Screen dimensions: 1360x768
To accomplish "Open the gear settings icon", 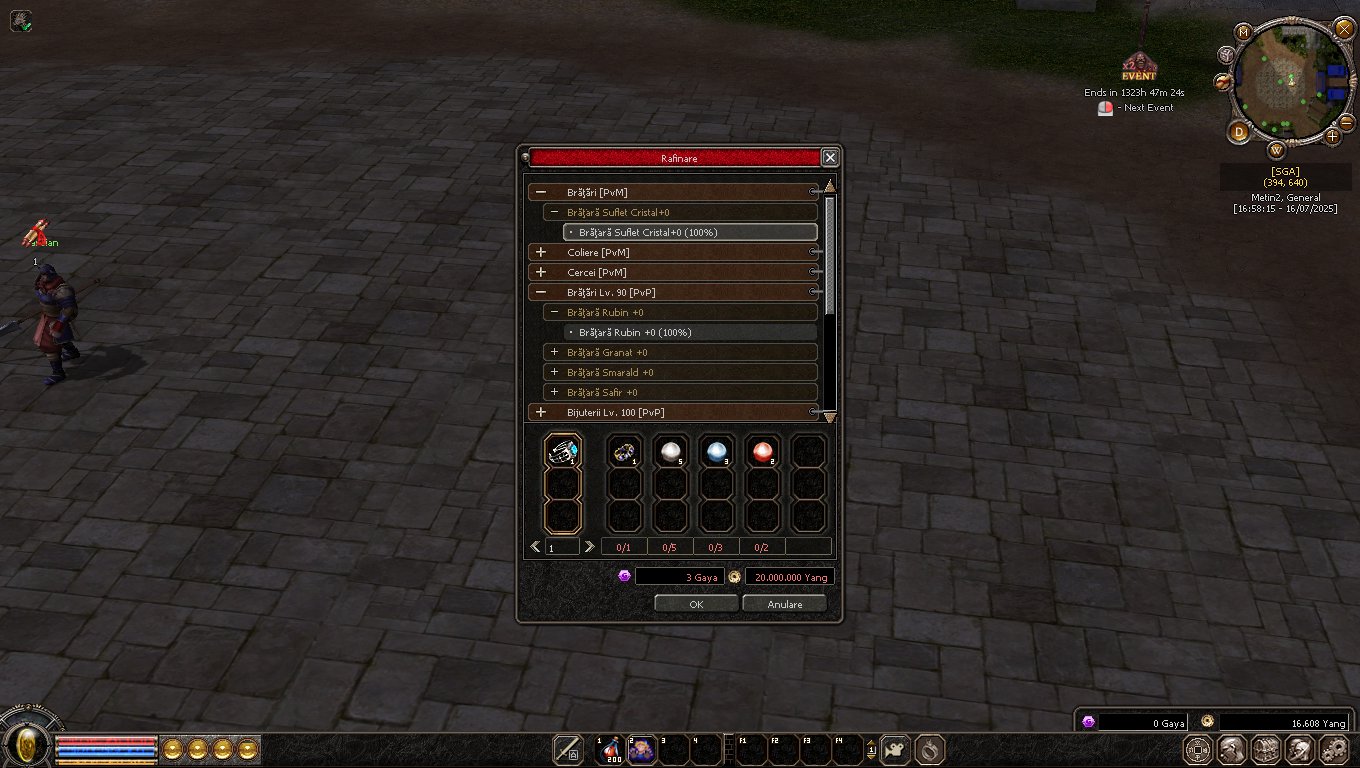I will (1334, 749).
